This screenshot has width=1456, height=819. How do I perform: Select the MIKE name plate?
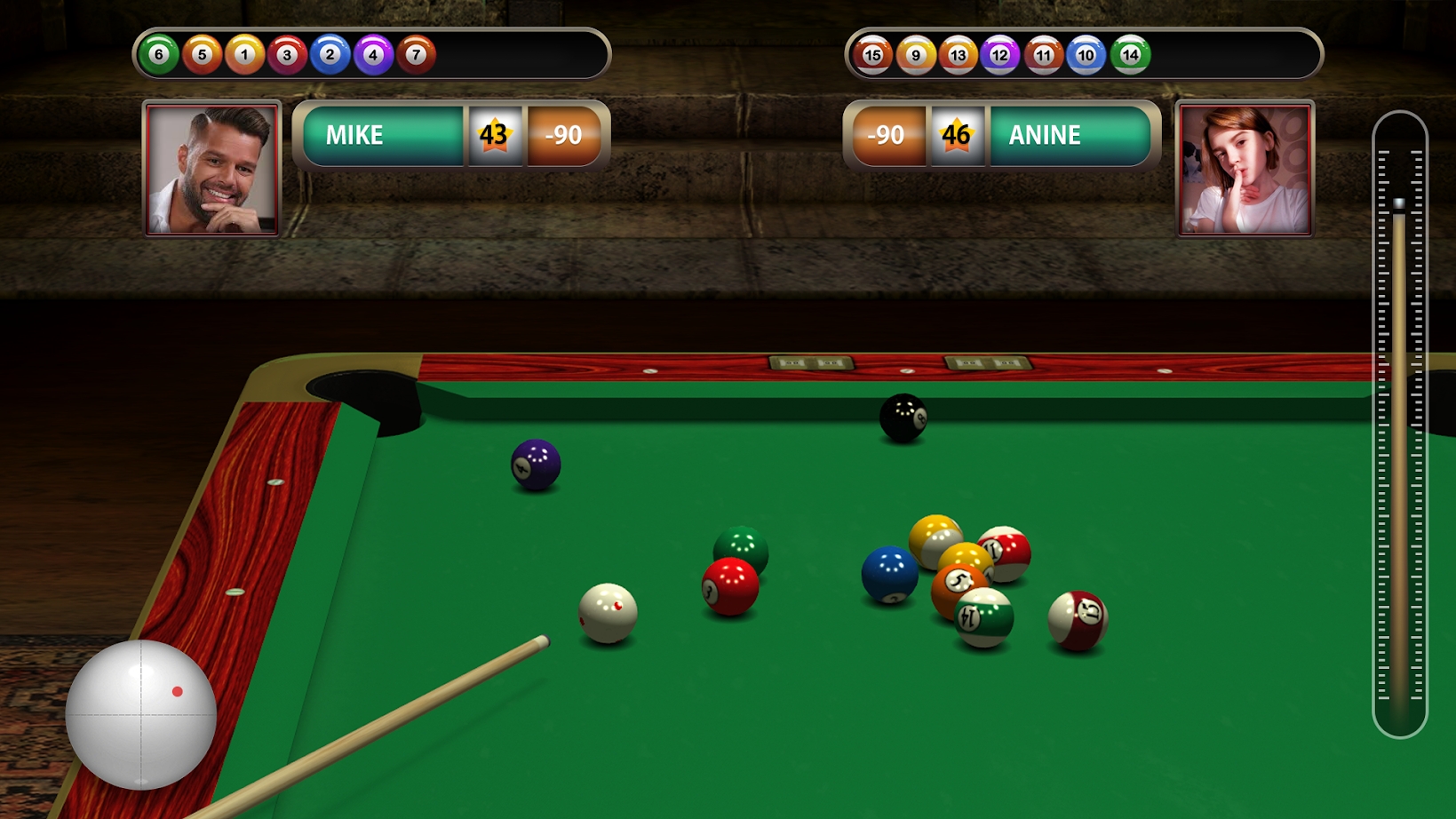tap(382, 135)
